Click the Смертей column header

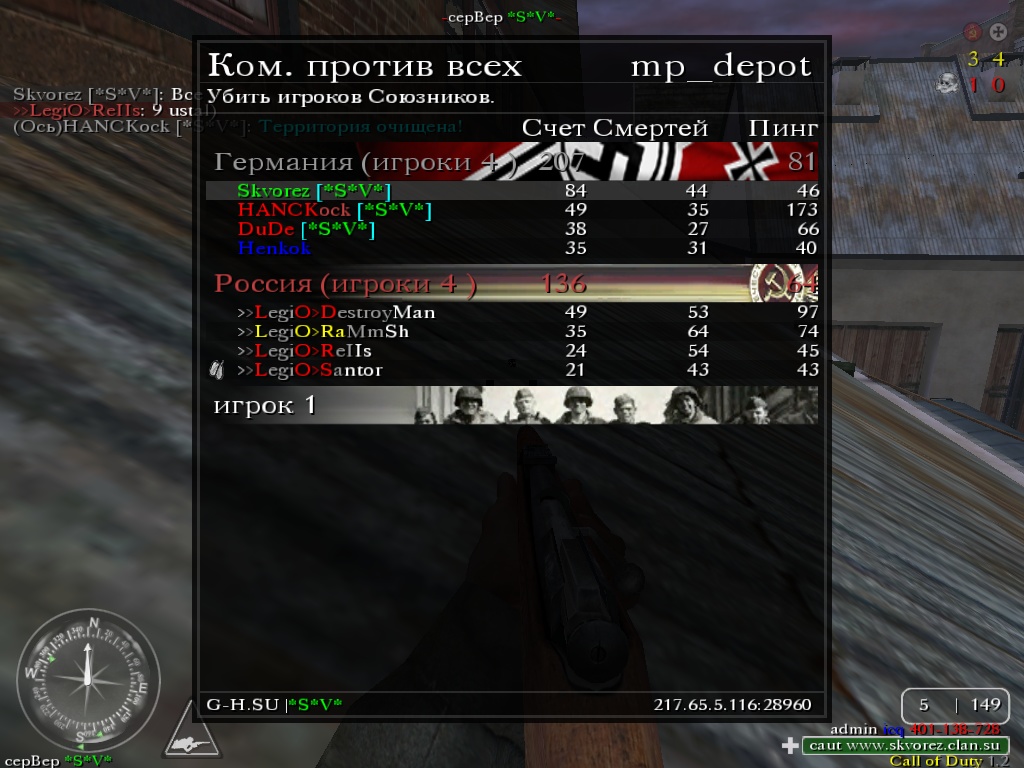click(650, 128)
